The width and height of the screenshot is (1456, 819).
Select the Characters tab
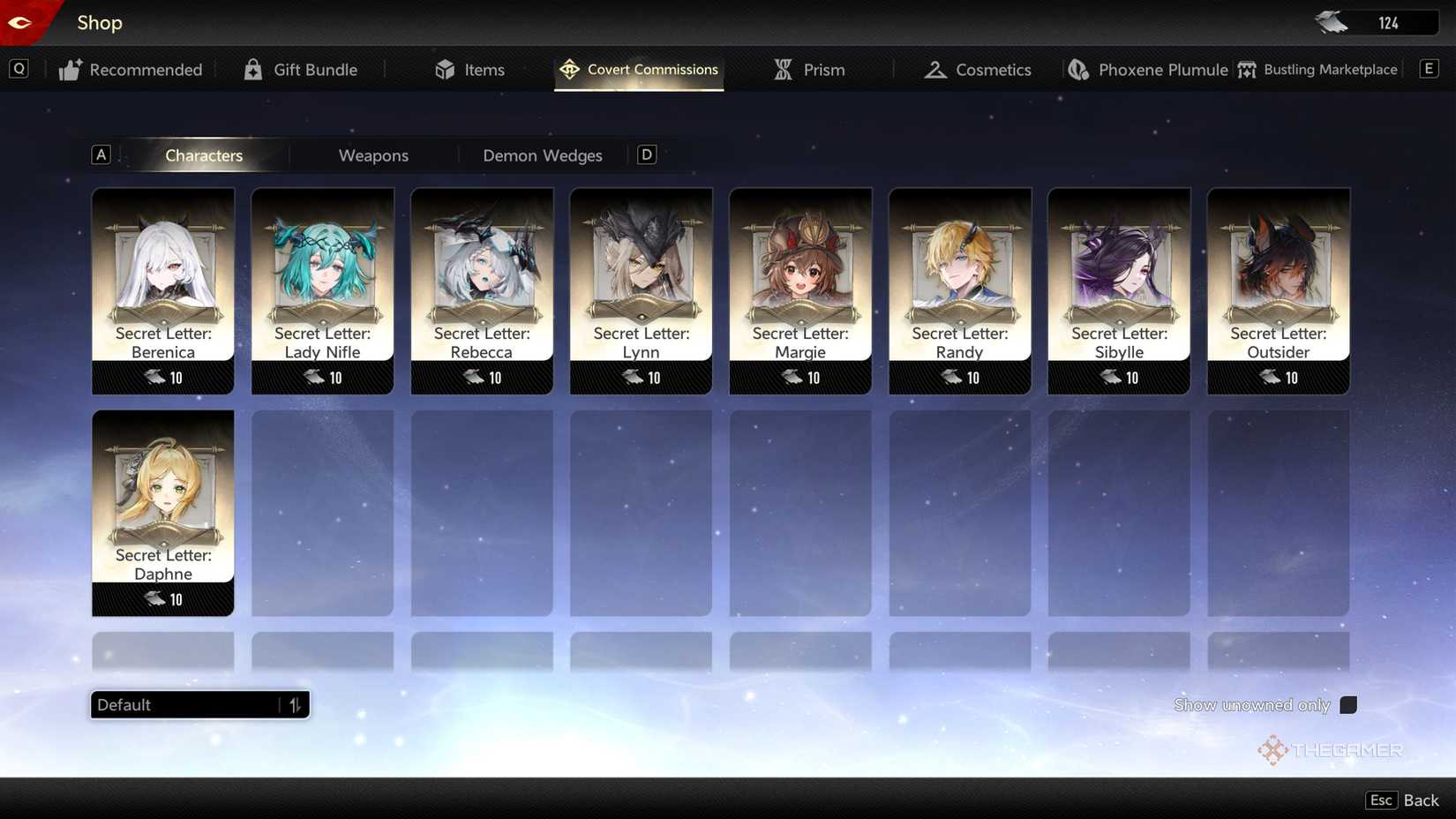[x=204, y=155]
